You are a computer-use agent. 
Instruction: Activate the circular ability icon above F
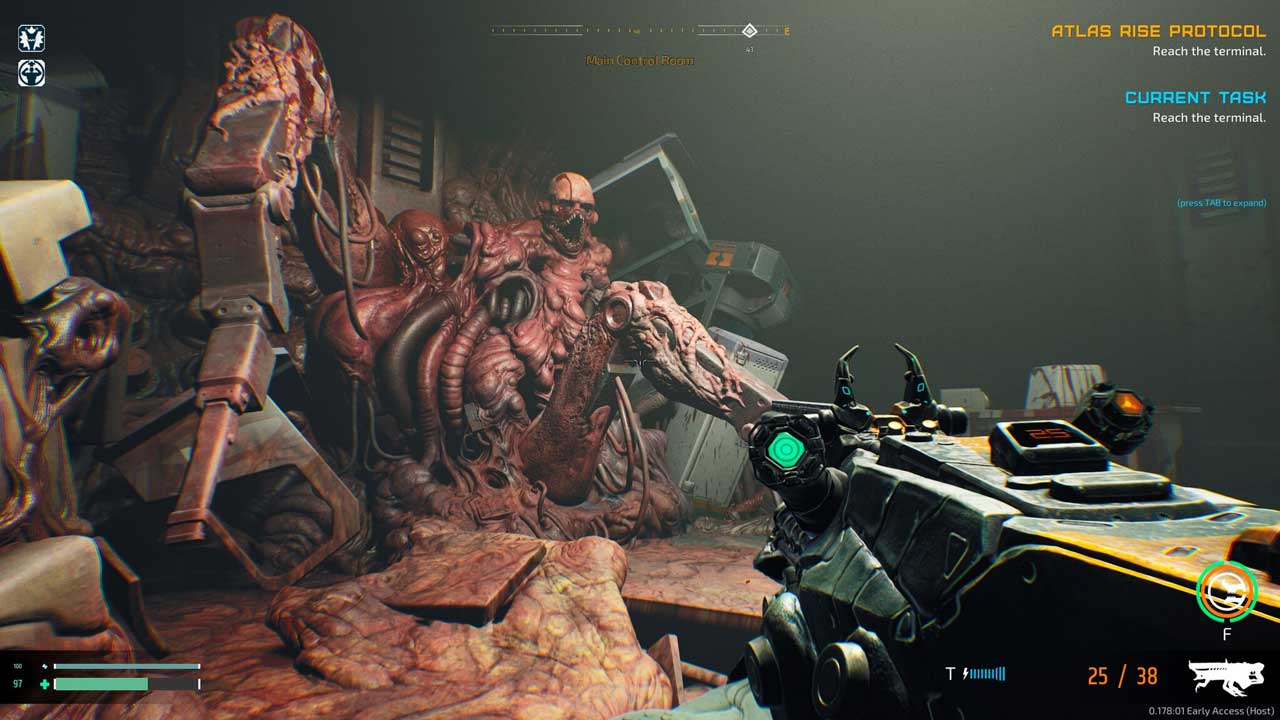pyautogui.click(x=1226, y=592)
